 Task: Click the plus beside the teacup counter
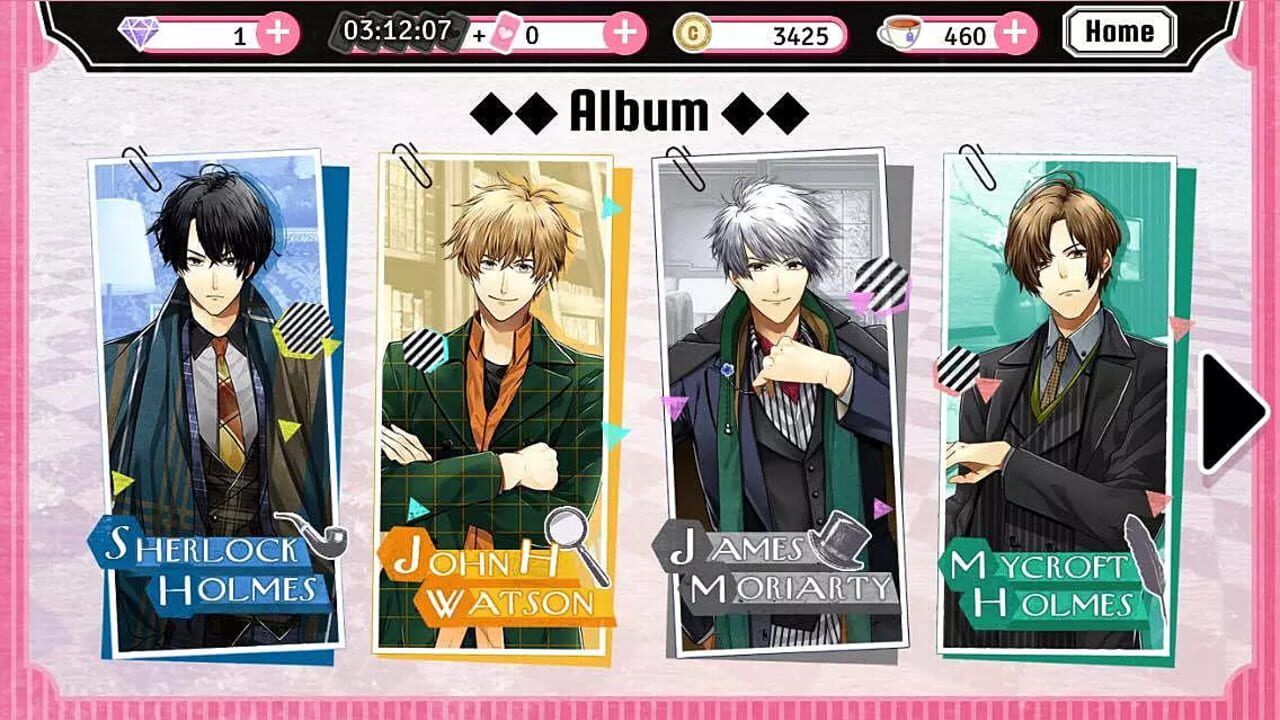(1013, 31)
